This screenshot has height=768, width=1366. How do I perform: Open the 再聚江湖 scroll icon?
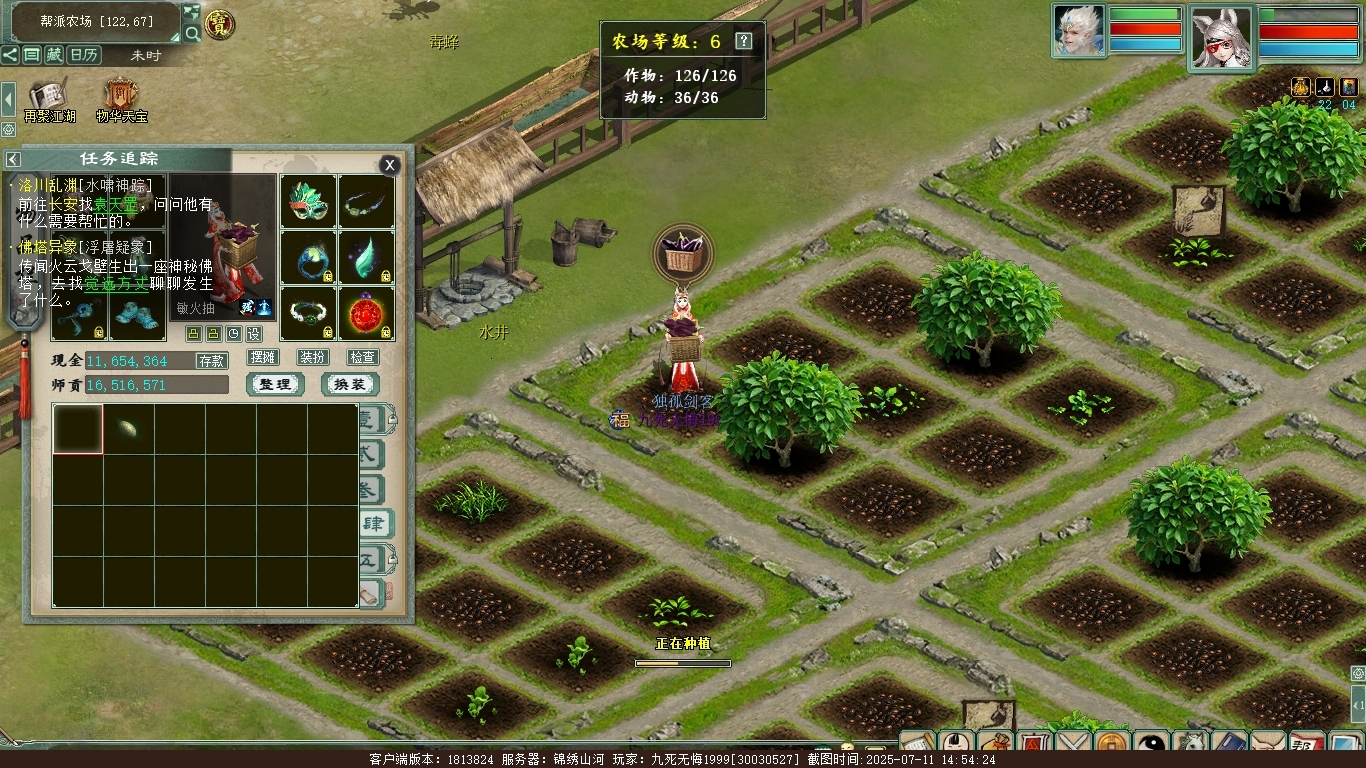49,100
